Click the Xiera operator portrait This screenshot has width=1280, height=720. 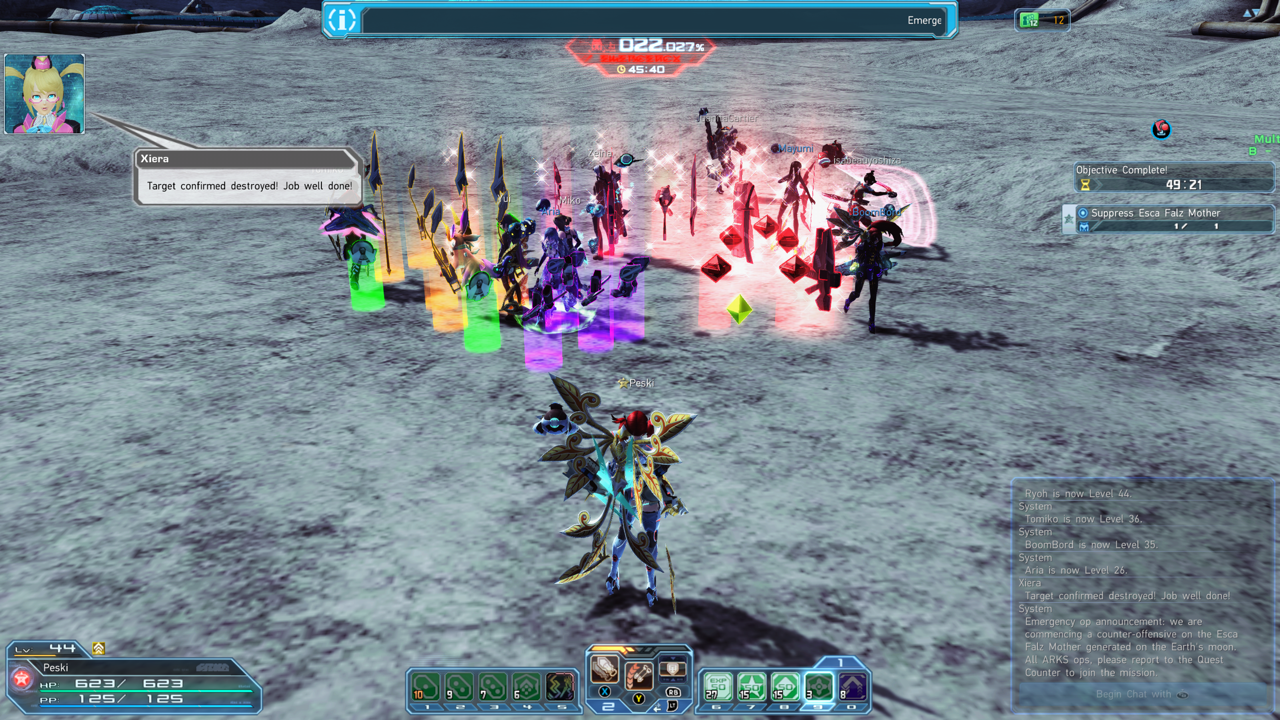44,94
